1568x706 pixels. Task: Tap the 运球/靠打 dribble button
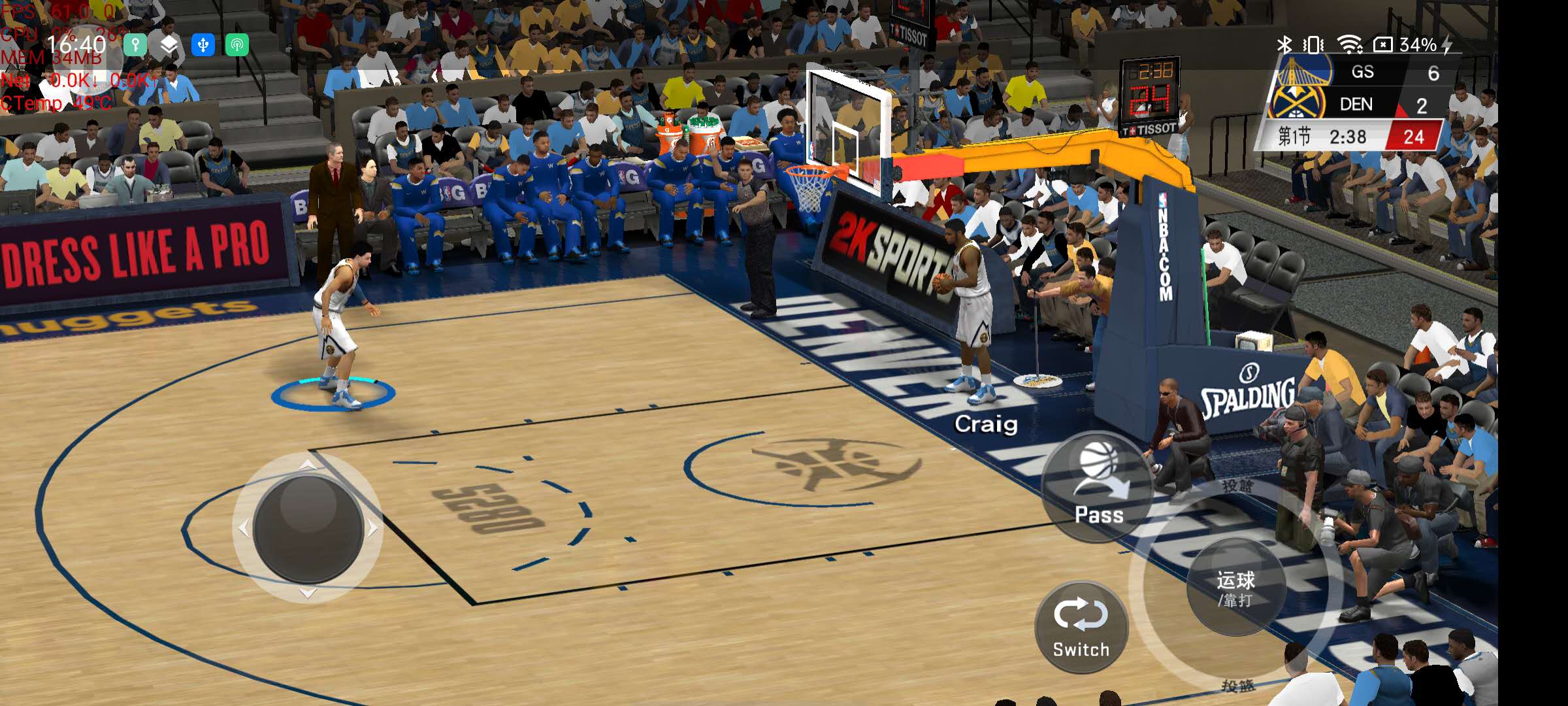tap(1235, 588)
